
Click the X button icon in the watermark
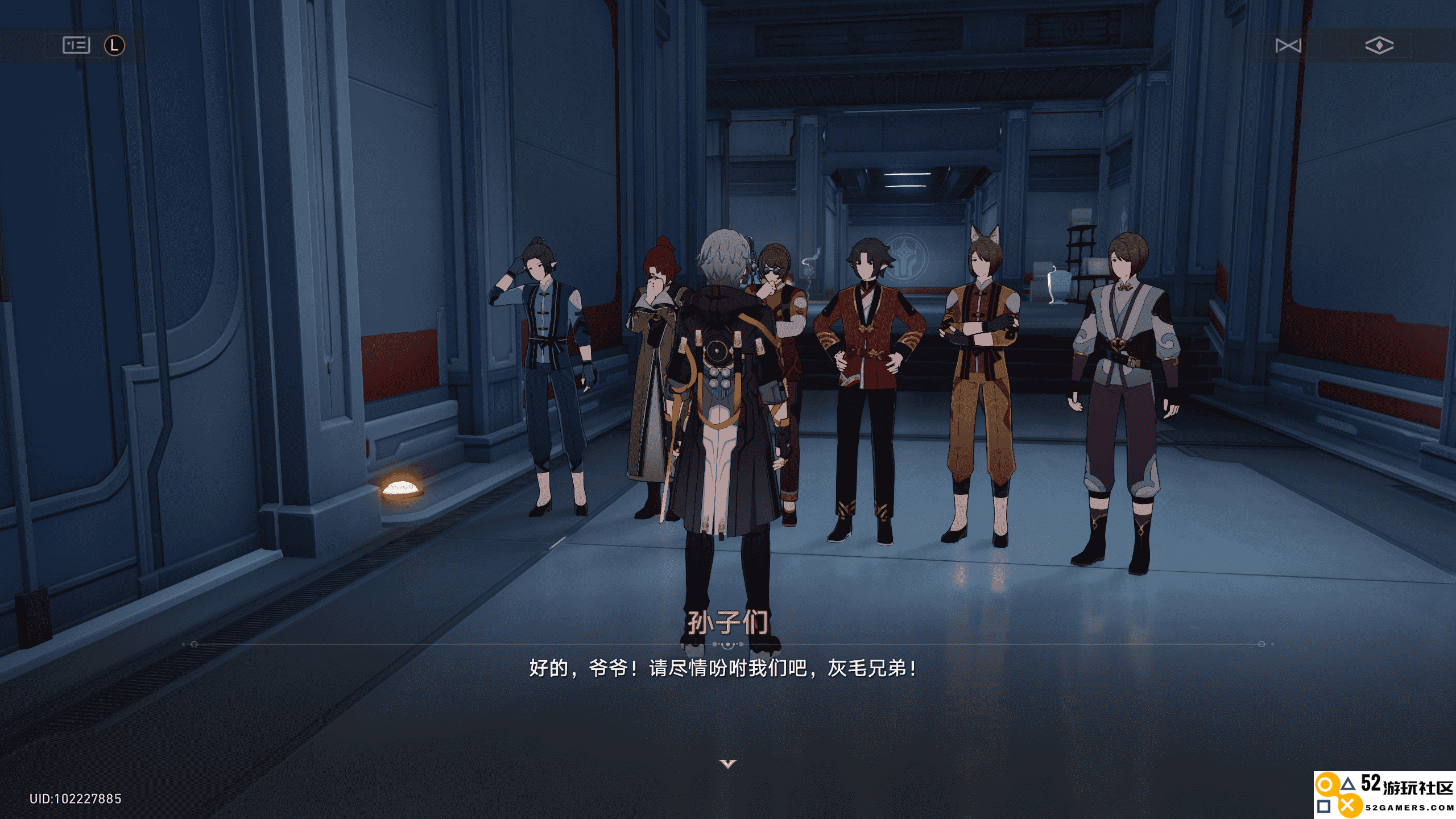(1347, 807)
